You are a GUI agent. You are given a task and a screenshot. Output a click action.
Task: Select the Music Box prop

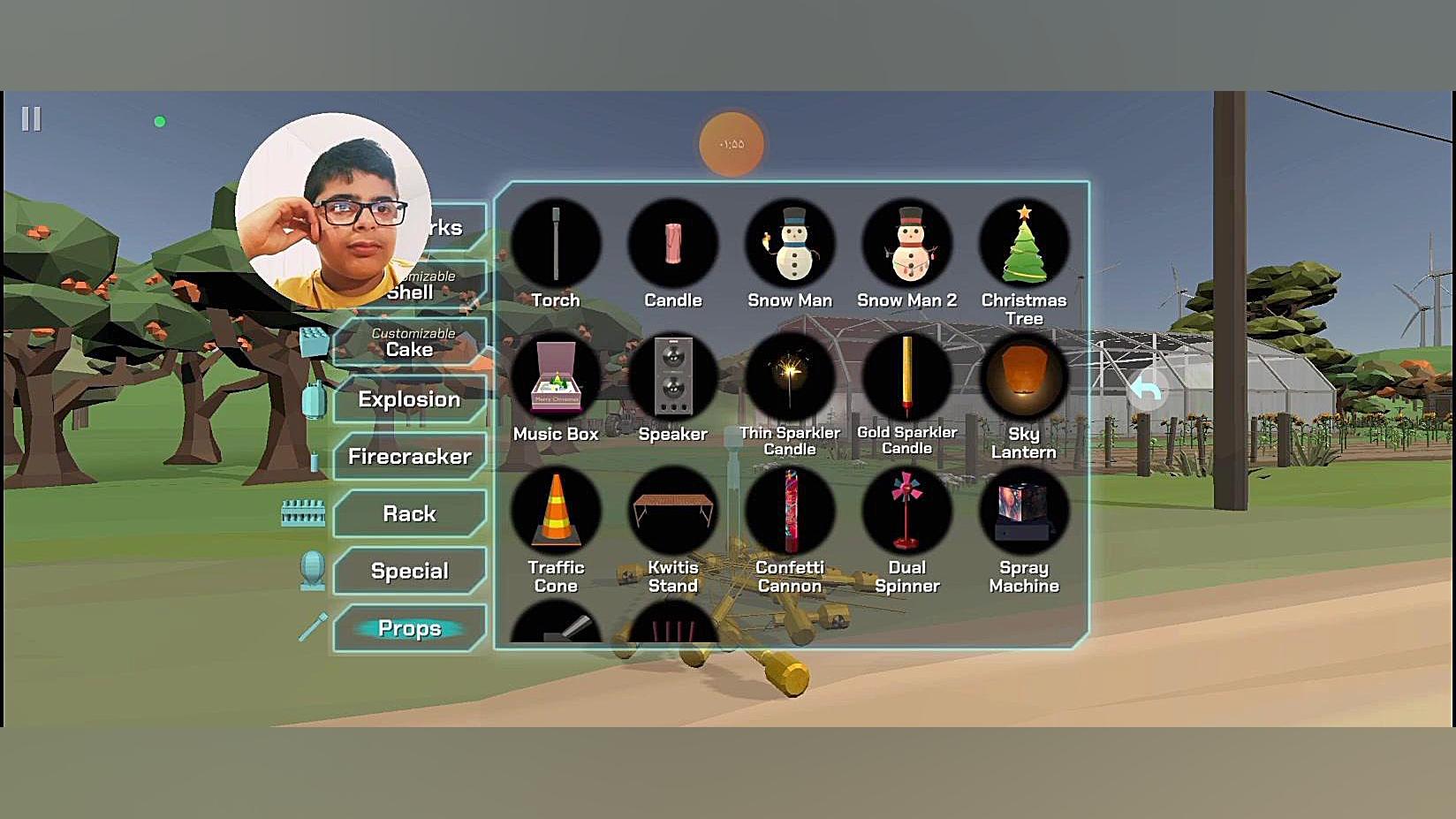point(556,378)
